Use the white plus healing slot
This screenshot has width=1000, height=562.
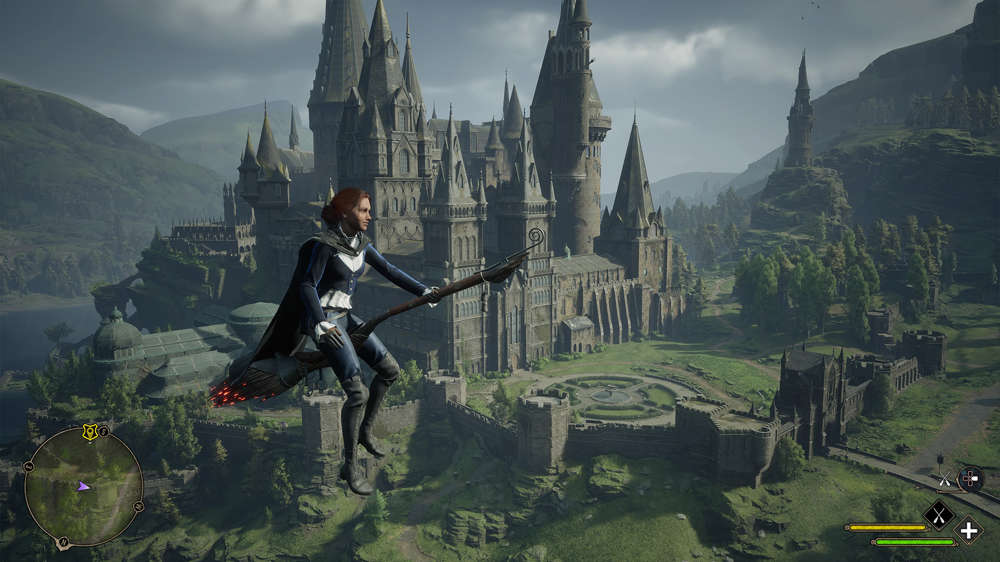pos(967,529)
